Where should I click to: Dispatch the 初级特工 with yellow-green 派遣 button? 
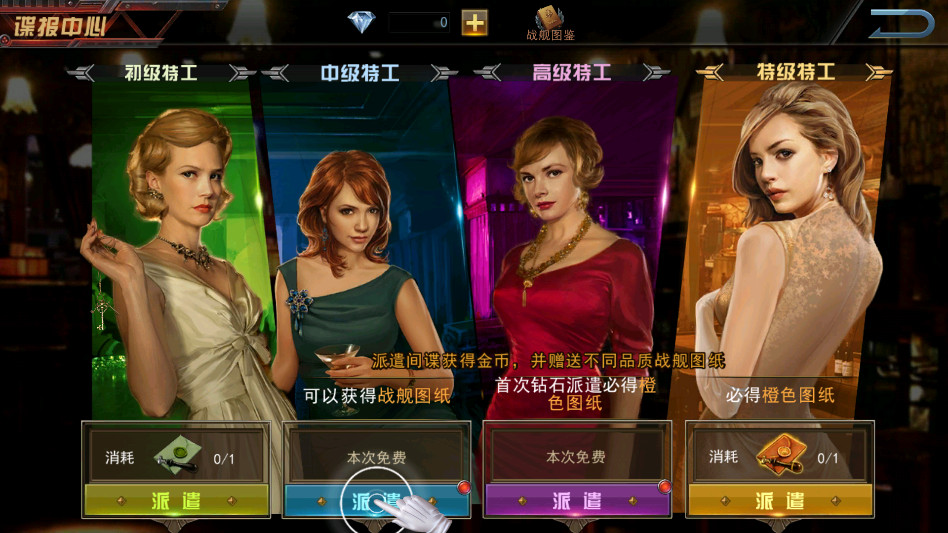click(176, 500)
